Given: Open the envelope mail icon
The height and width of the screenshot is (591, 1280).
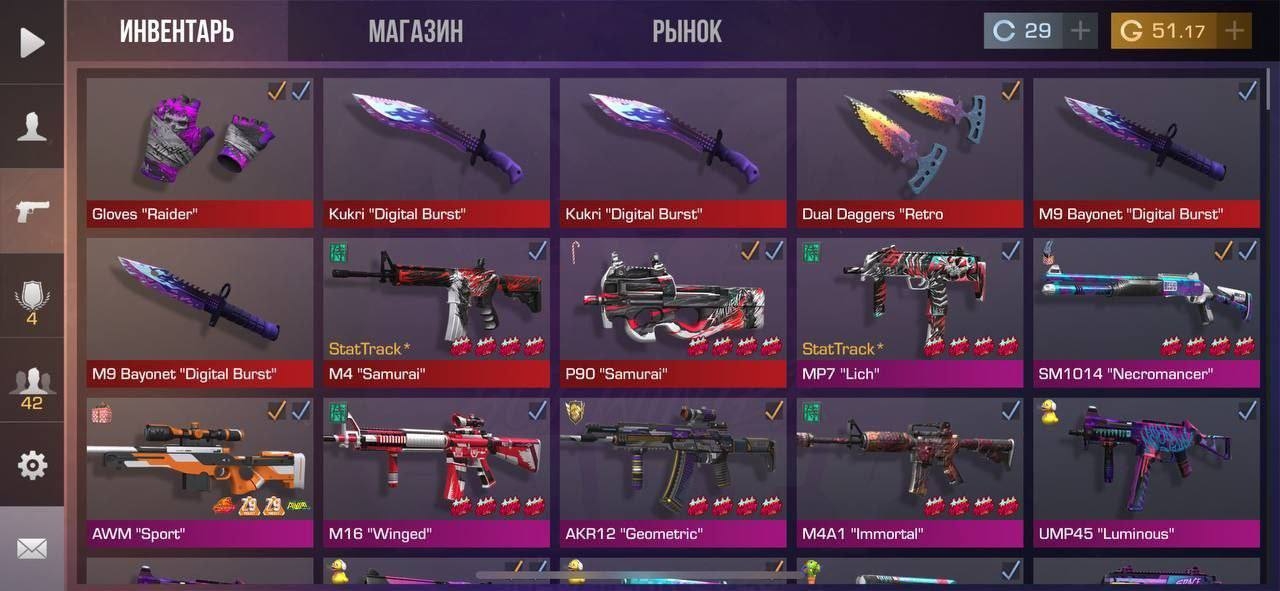Looking at the screenshot, I should (x=32, y=548).
